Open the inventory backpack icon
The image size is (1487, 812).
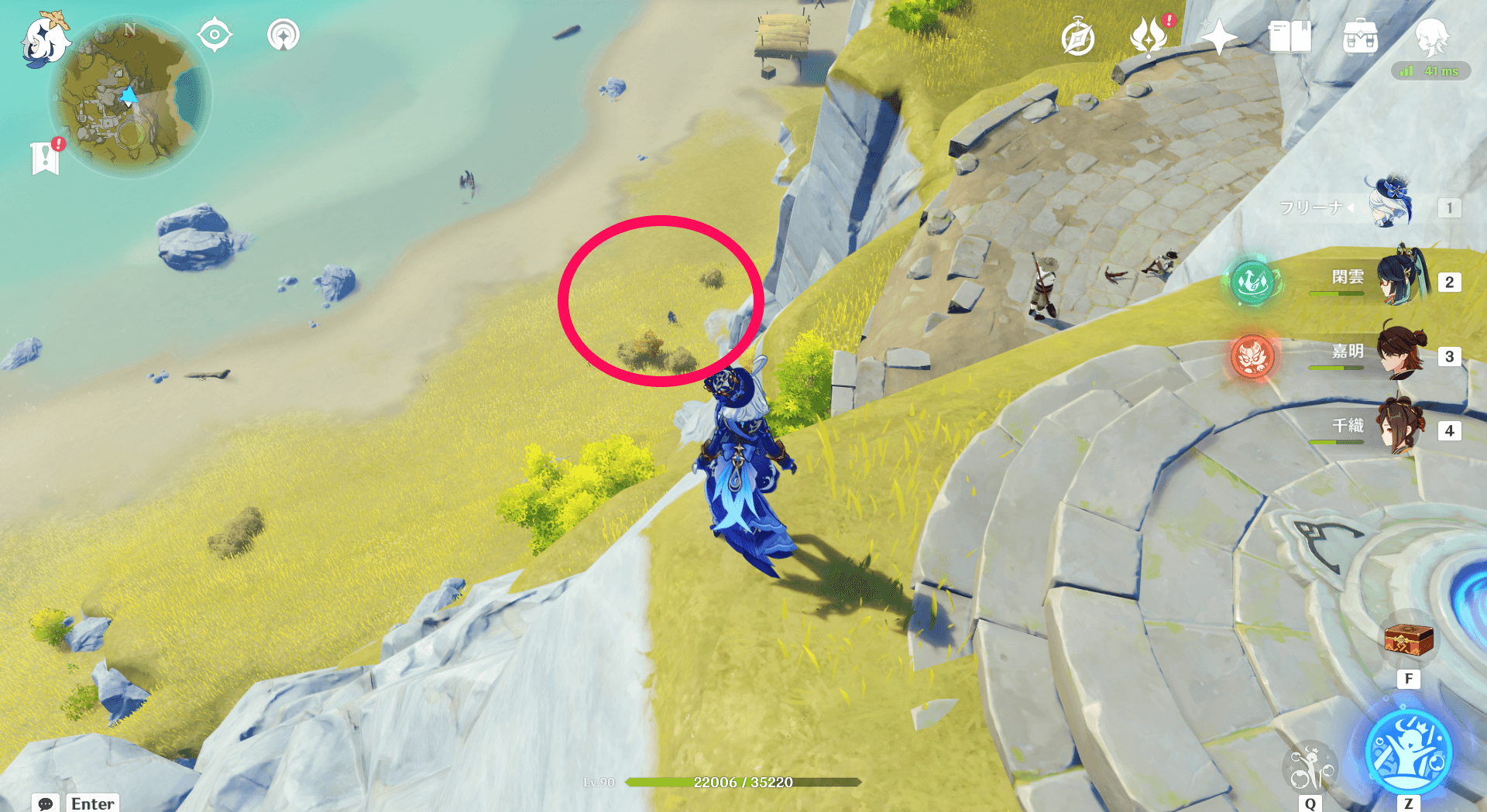click(x=1361, y=36)
